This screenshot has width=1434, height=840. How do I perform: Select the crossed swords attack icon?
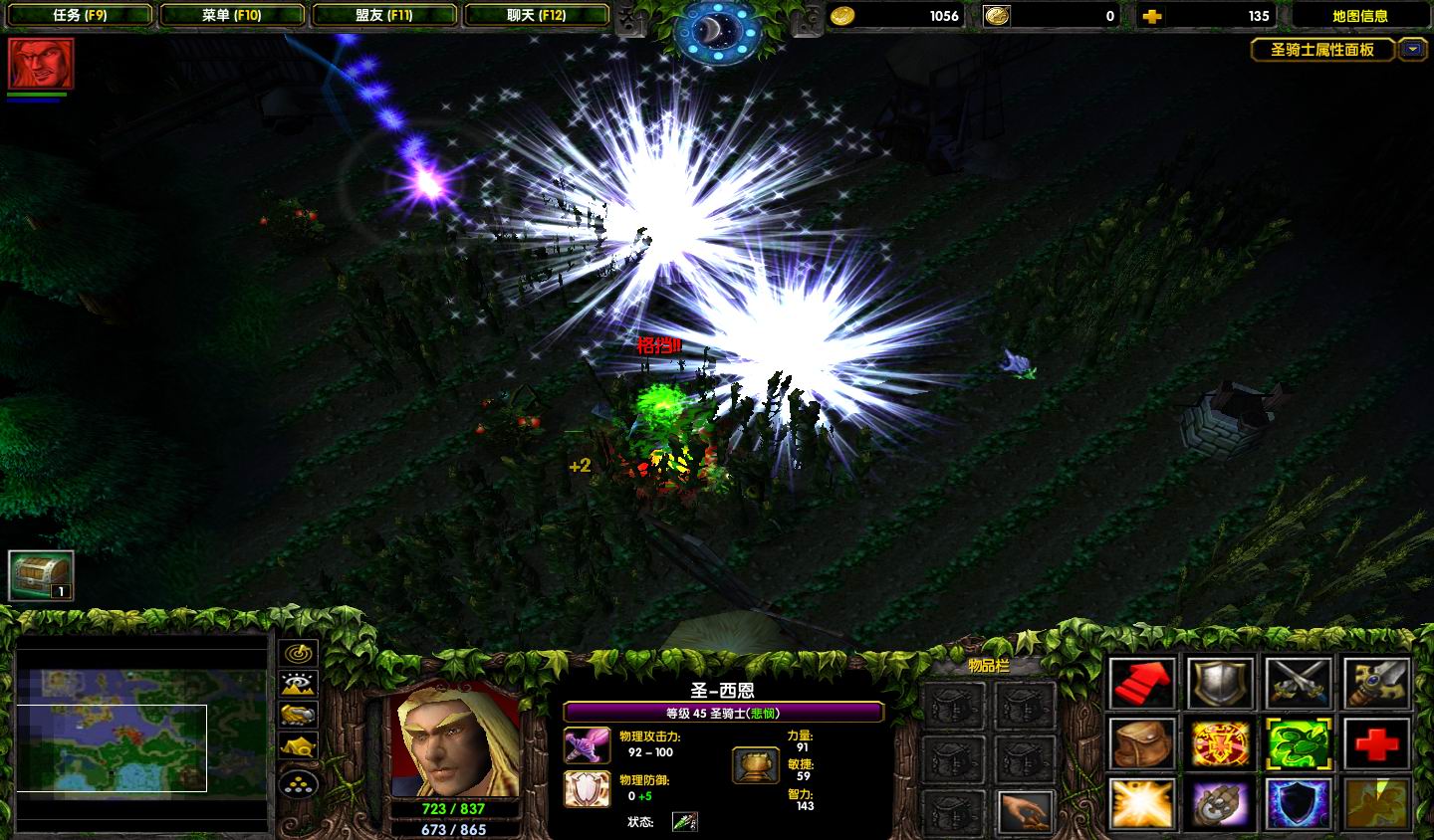point(1298,685)
